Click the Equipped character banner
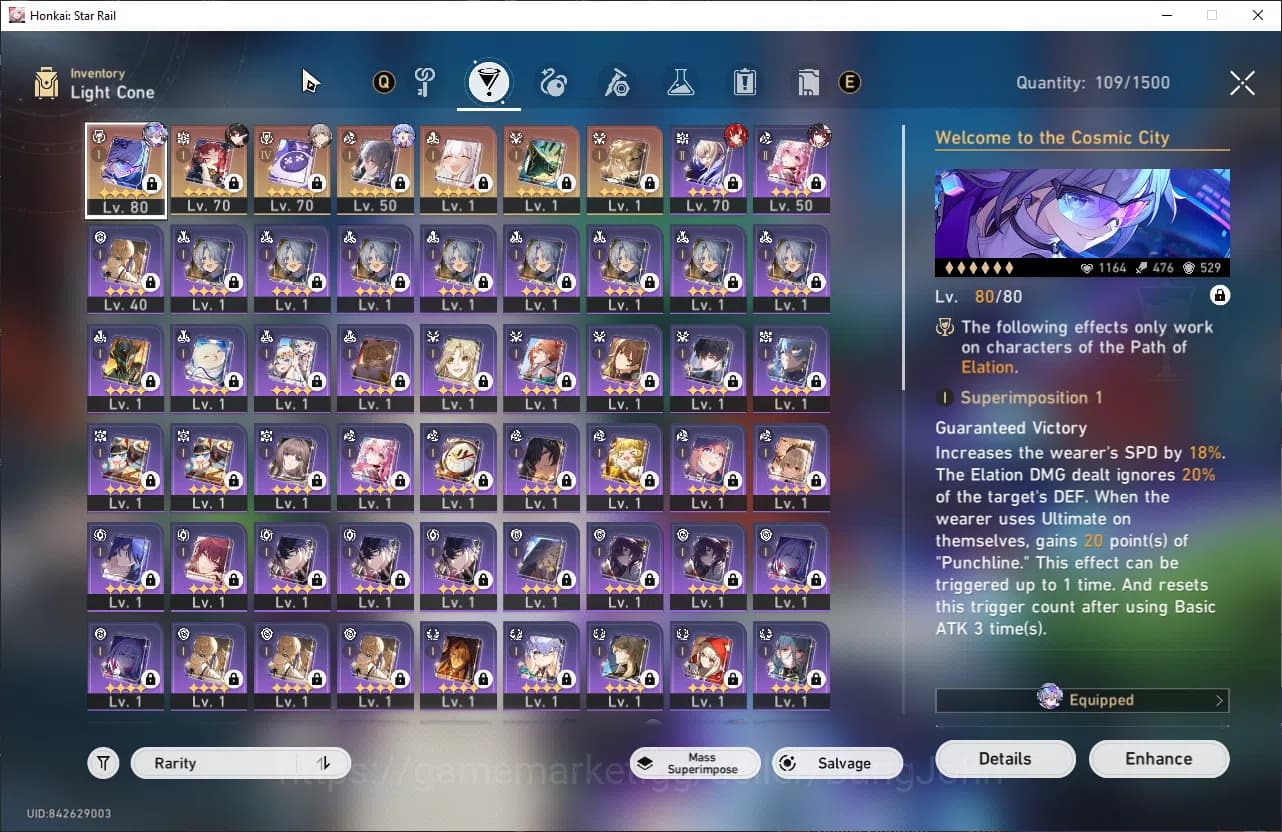 pos(1082,700)
